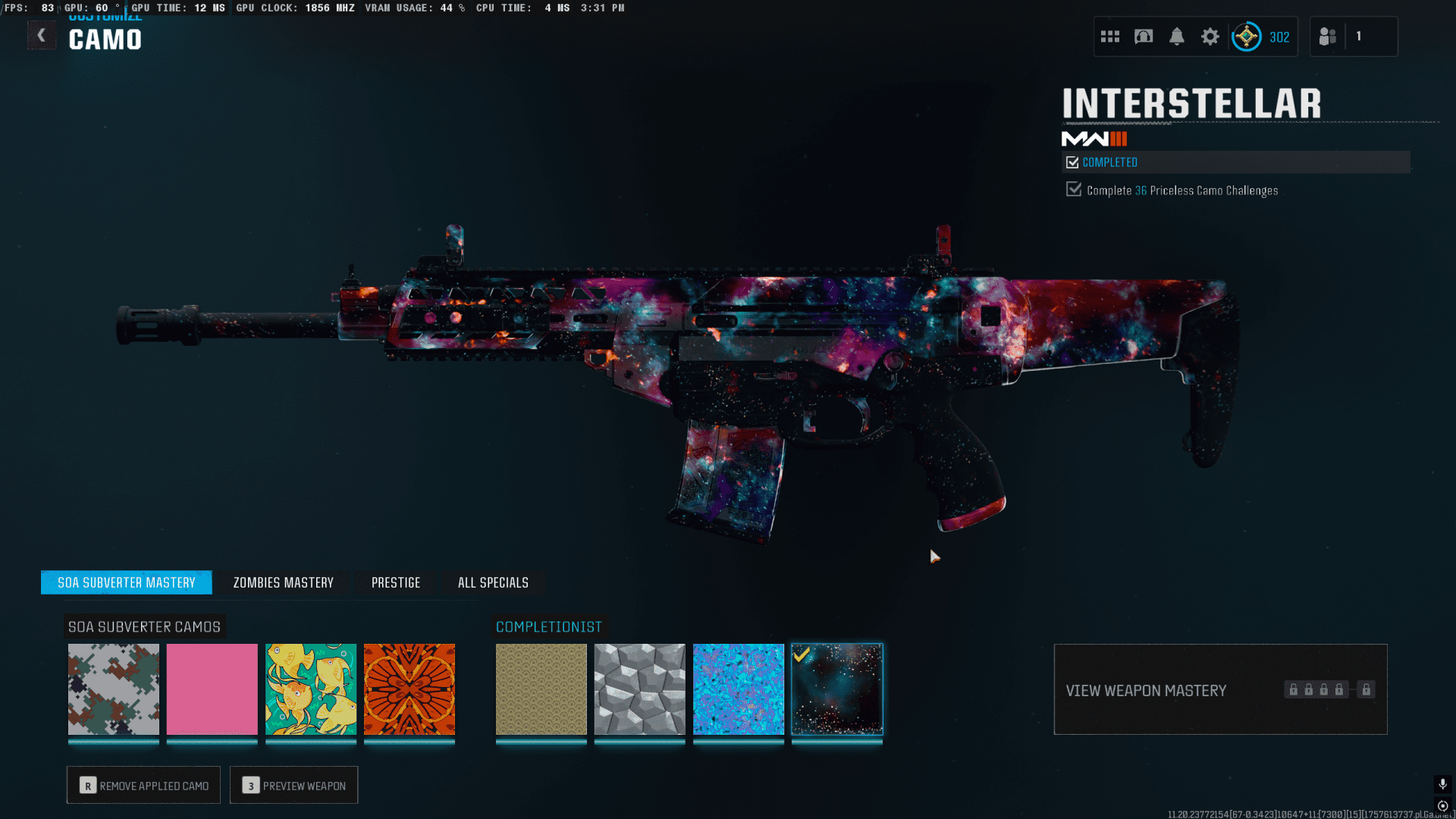Switch to the Zombies Mastery tab
This screenshot has height=819, width=1456.
(284, 582)
